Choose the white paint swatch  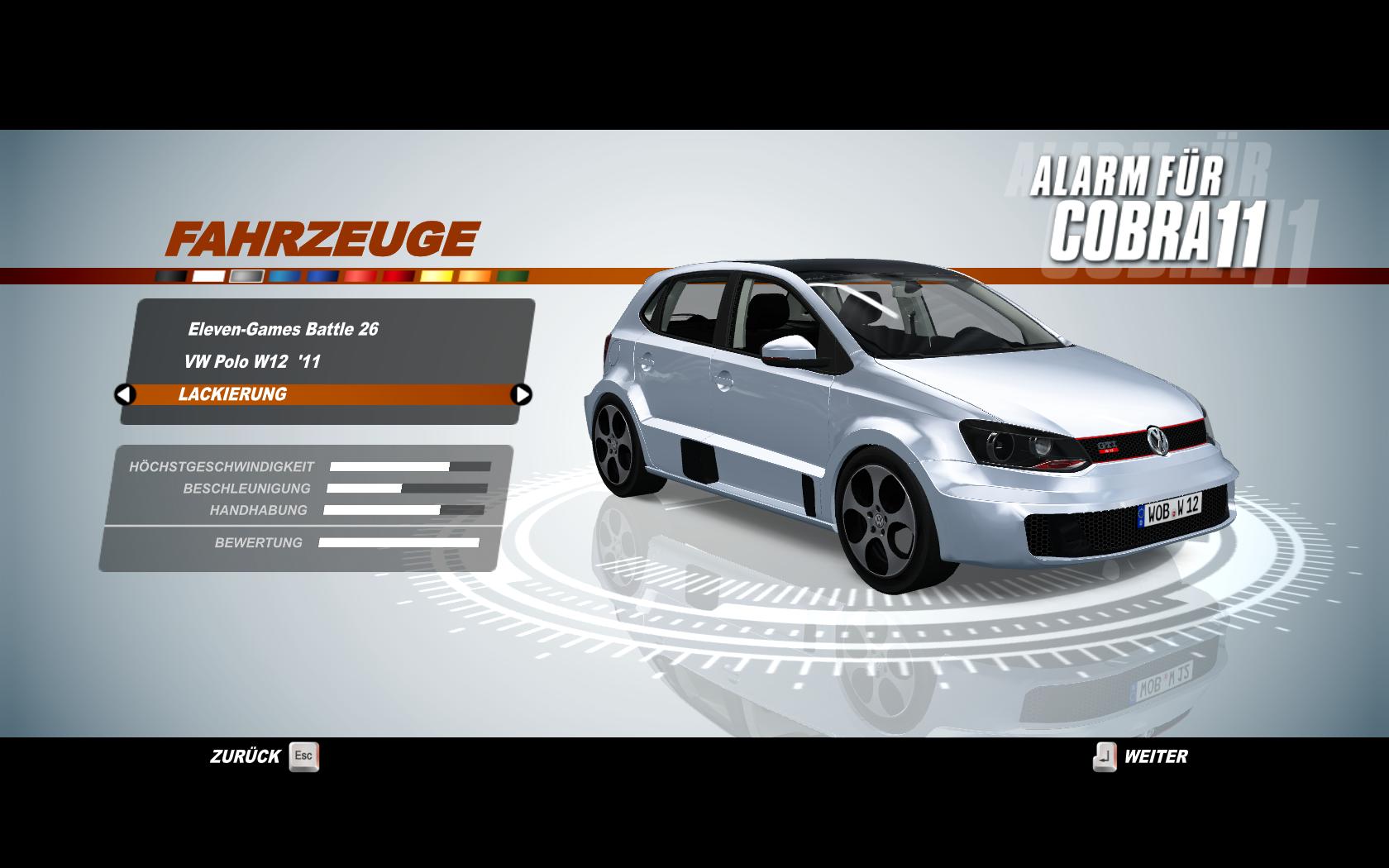tap(209, 276)
